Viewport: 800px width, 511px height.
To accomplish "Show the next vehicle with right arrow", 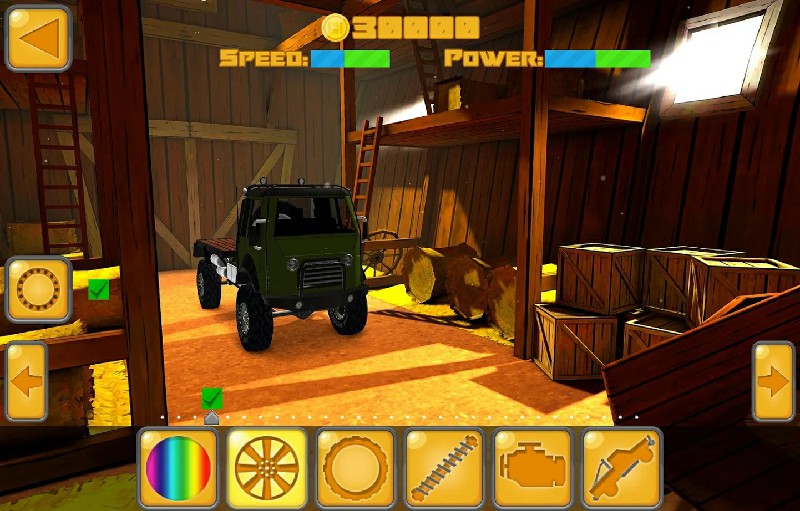I will pyautogui.click(x=773, y=381).
